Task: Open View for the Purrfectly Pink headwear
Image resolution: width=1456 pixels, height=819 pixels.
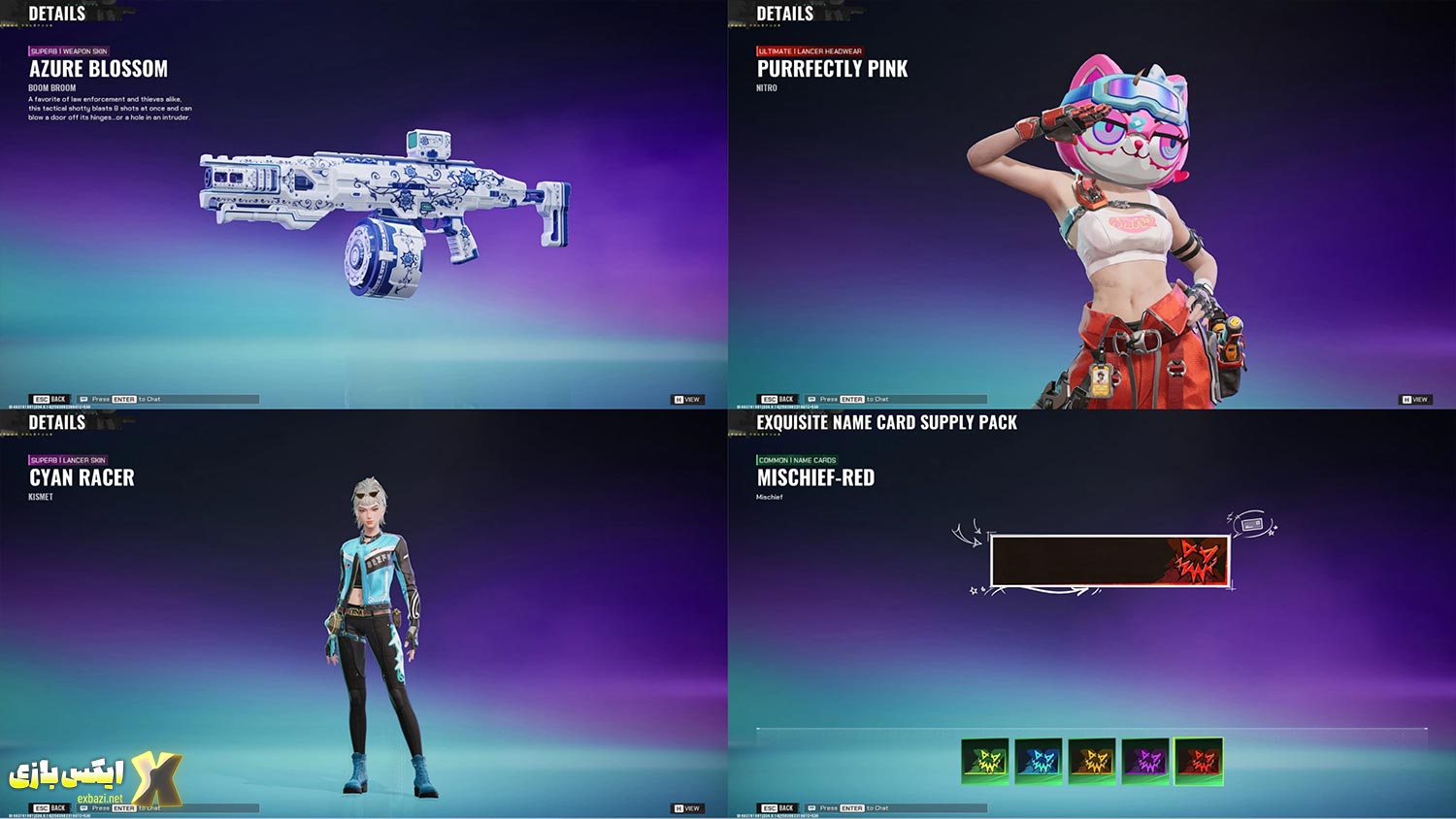Action: [1414, 399]
